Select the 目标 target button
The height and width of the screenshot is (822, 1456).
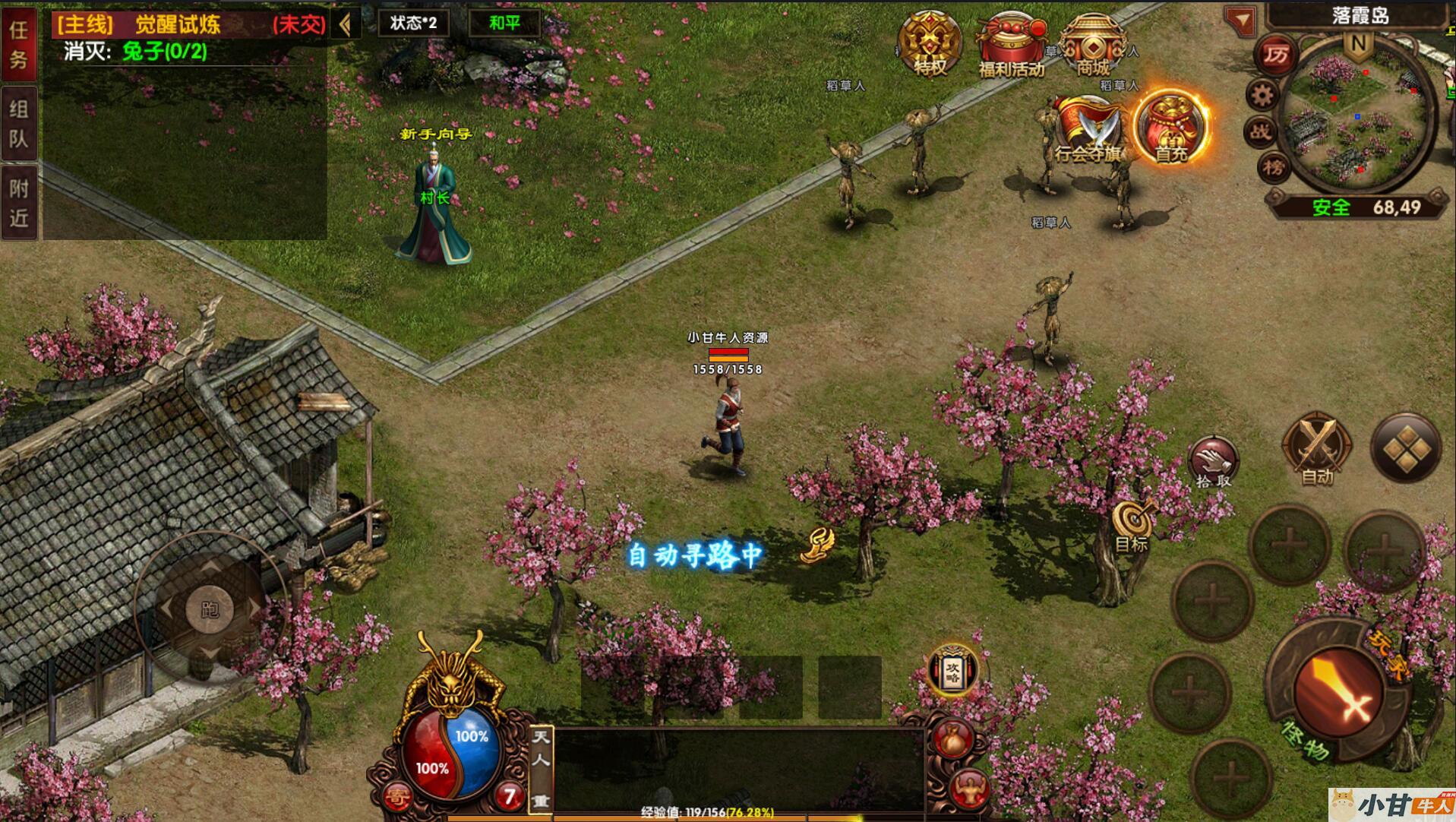pyautogui.click(x=1133, y=526)
